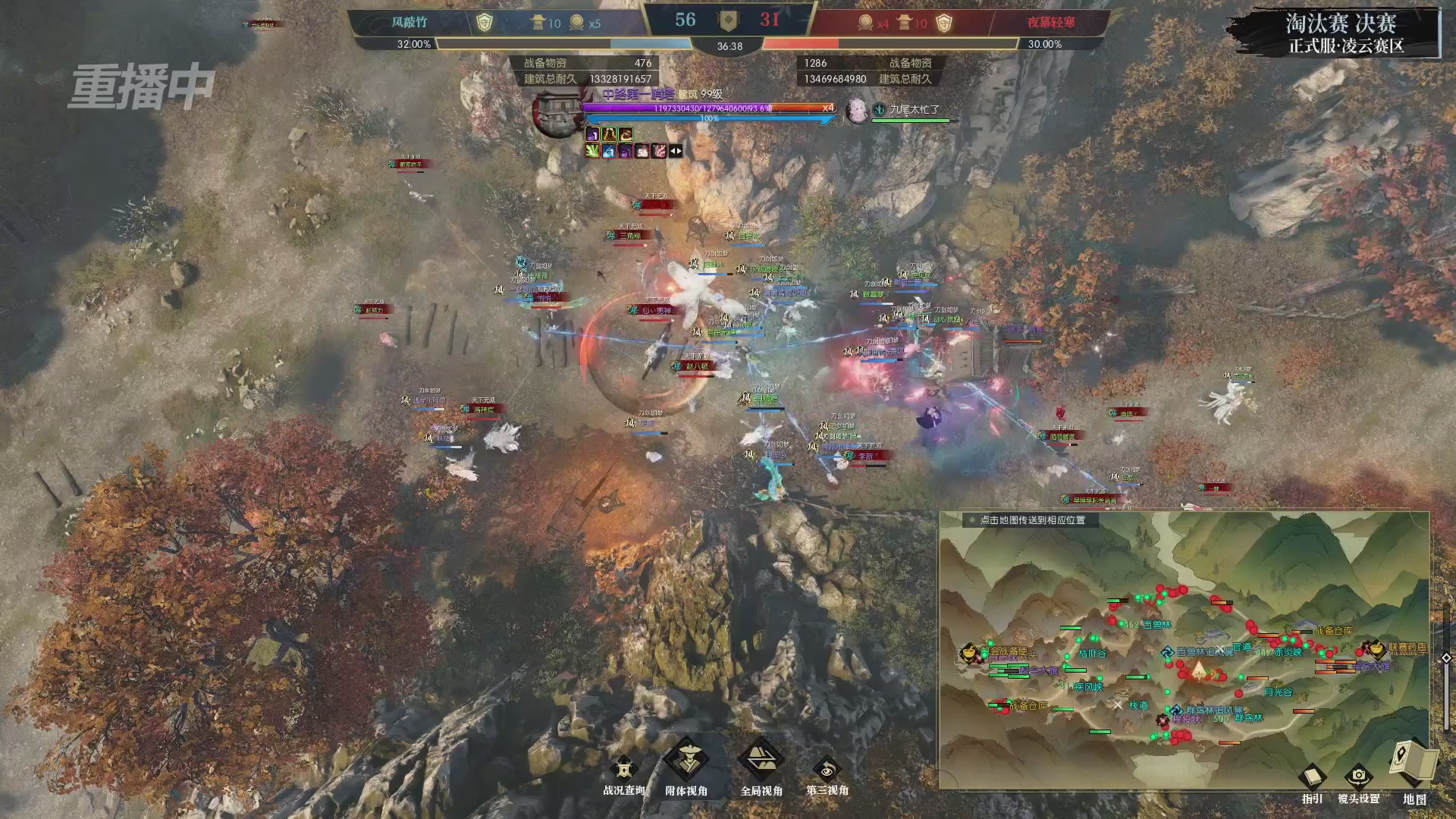
Task: Click the 赤炎峡 location on minimap
Action: coord(1288,652)
